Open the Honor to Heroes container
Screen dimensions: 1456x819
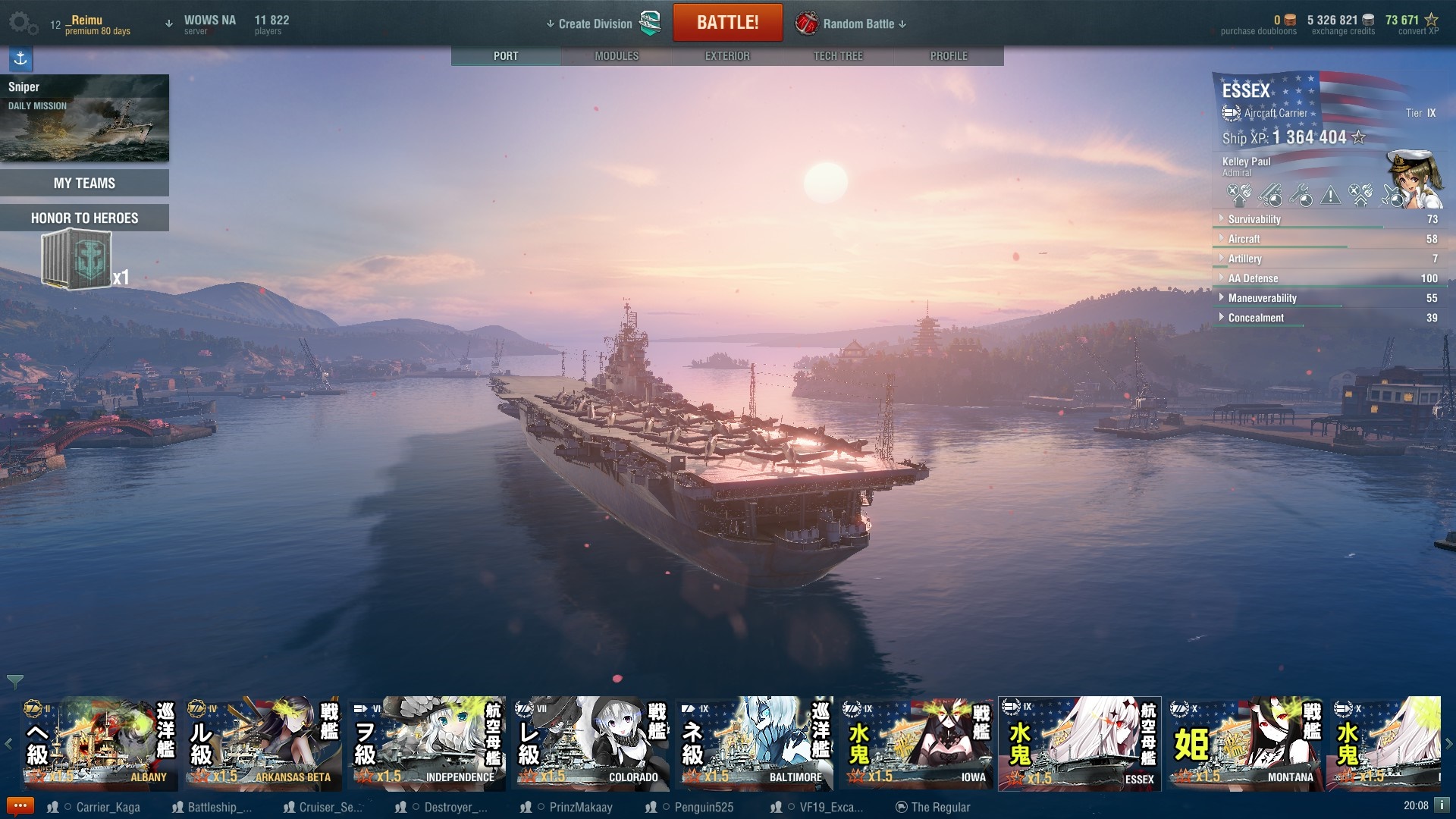click(x=77, y=260)
